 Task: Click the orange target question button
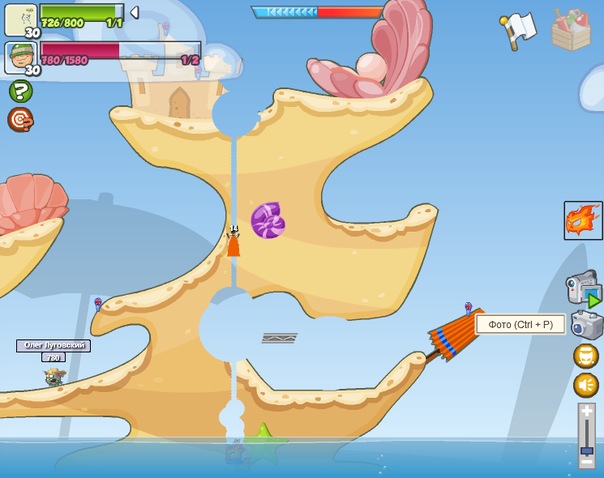pyautogui.click(x=21, y=120)
